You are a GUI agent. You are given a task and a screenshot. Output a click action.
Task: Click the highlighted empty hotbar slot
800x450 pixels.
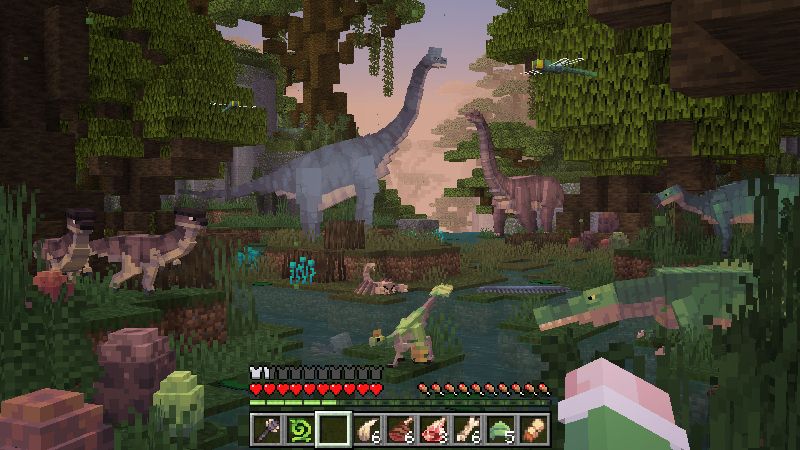[x=333, y=428]
